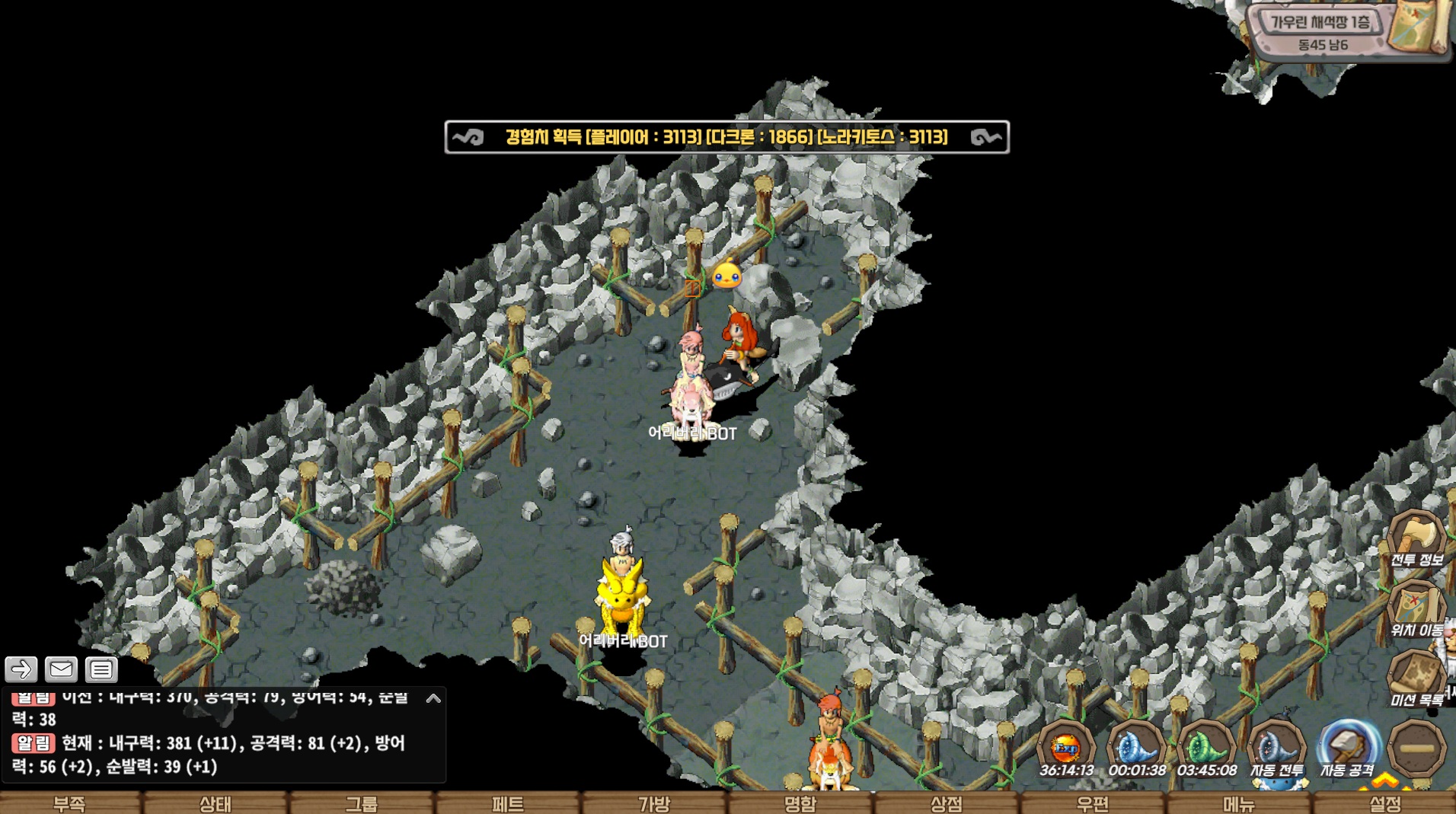
Task: Expand the chat log with the up arrow
Action: pyautogui.click(x=433, y=697)
